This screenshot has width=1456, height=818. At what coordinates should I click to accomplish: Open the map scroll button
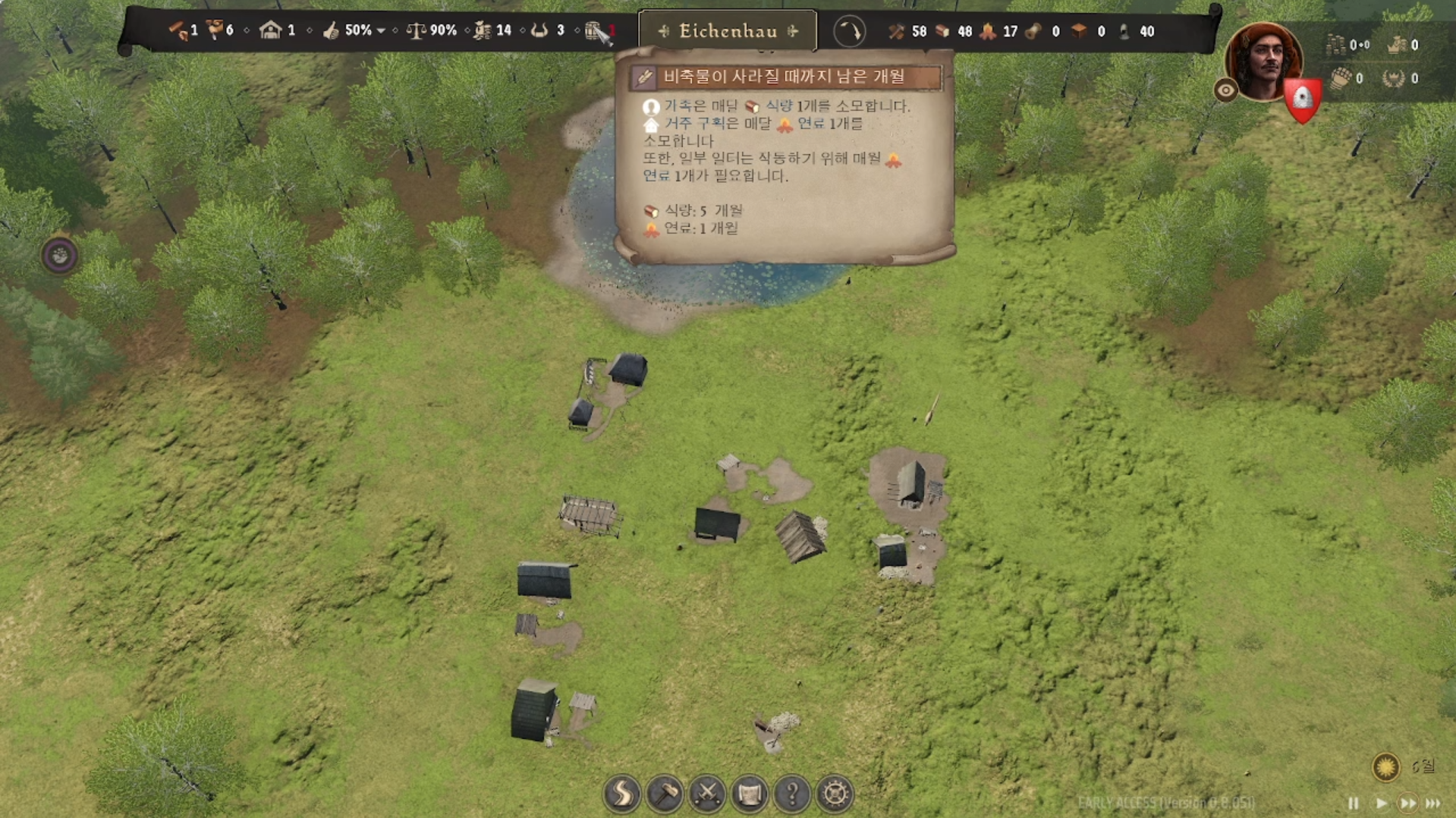(750, 794)
